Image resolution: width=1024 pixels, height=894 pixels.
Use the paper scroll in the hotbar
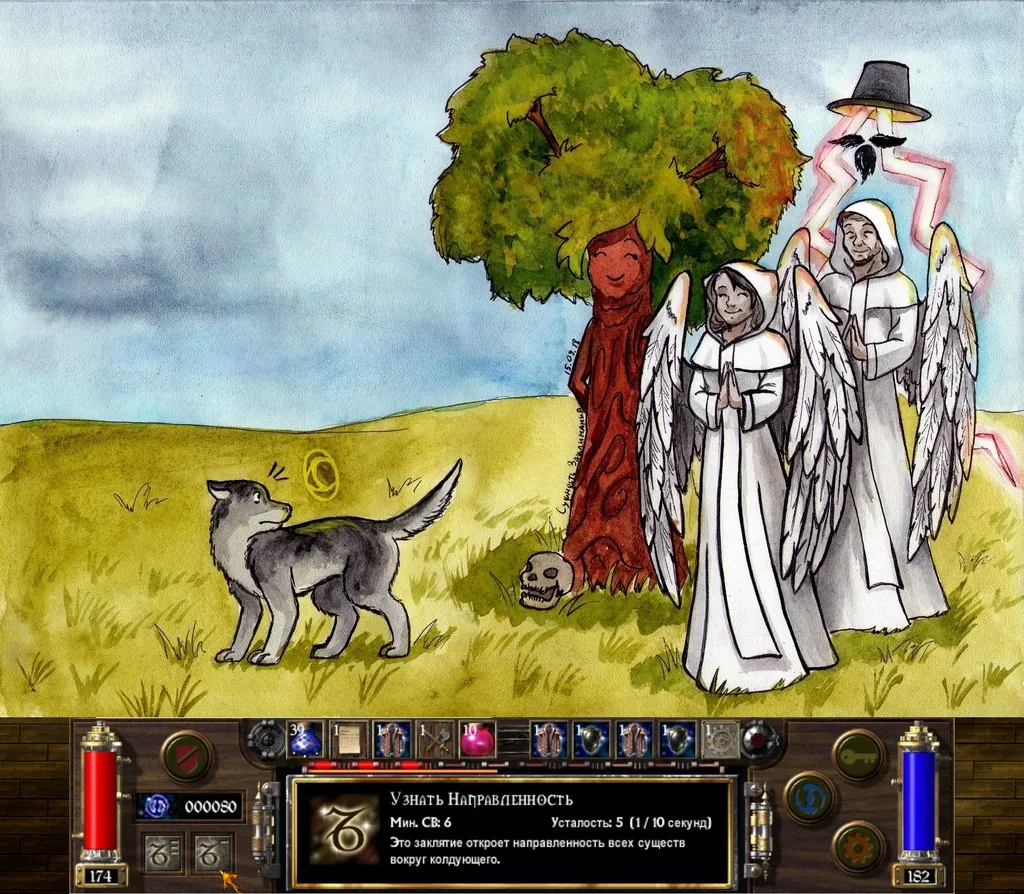coord(348,739)
